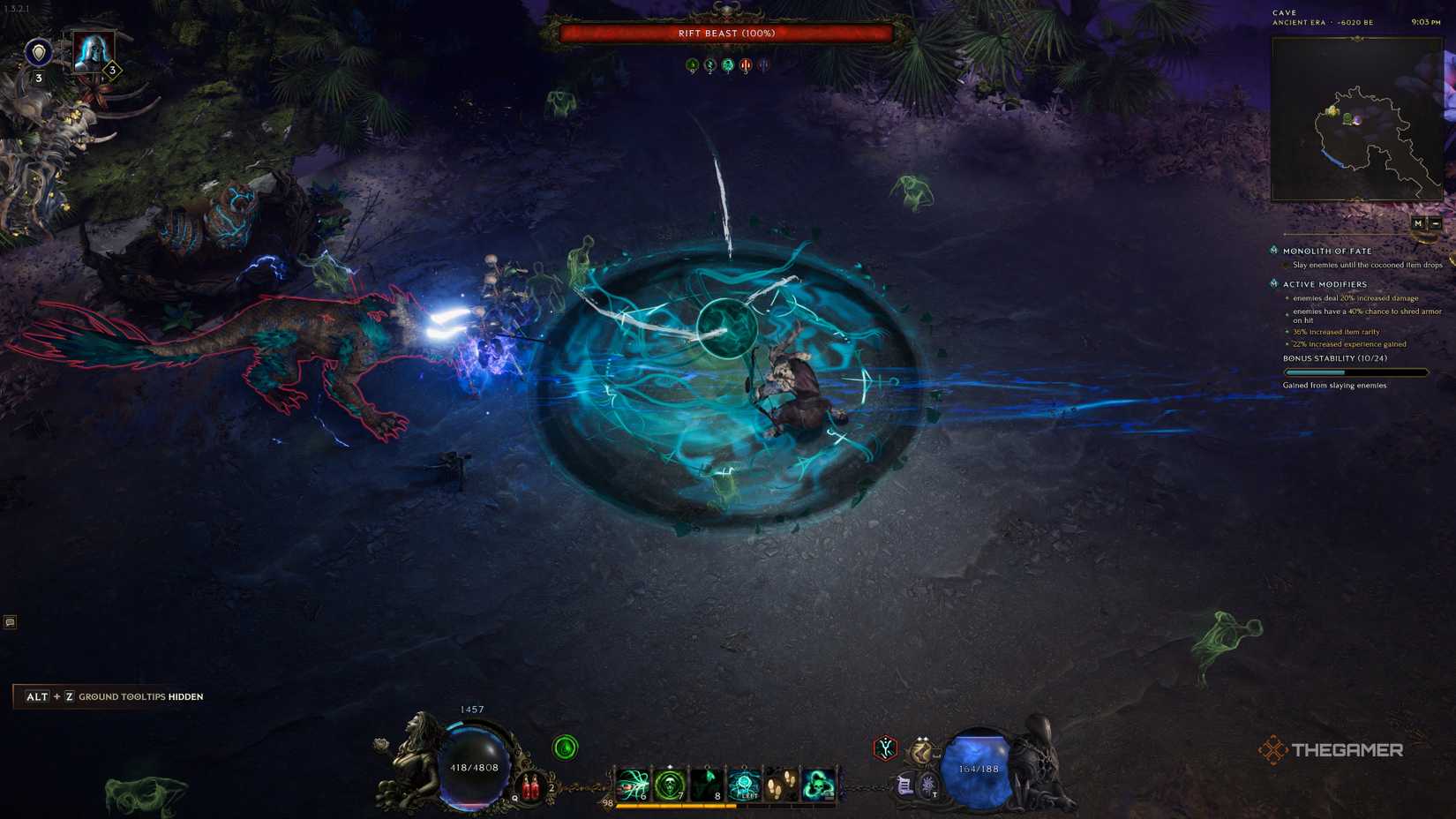Use the skill bound to key 8

708,782
